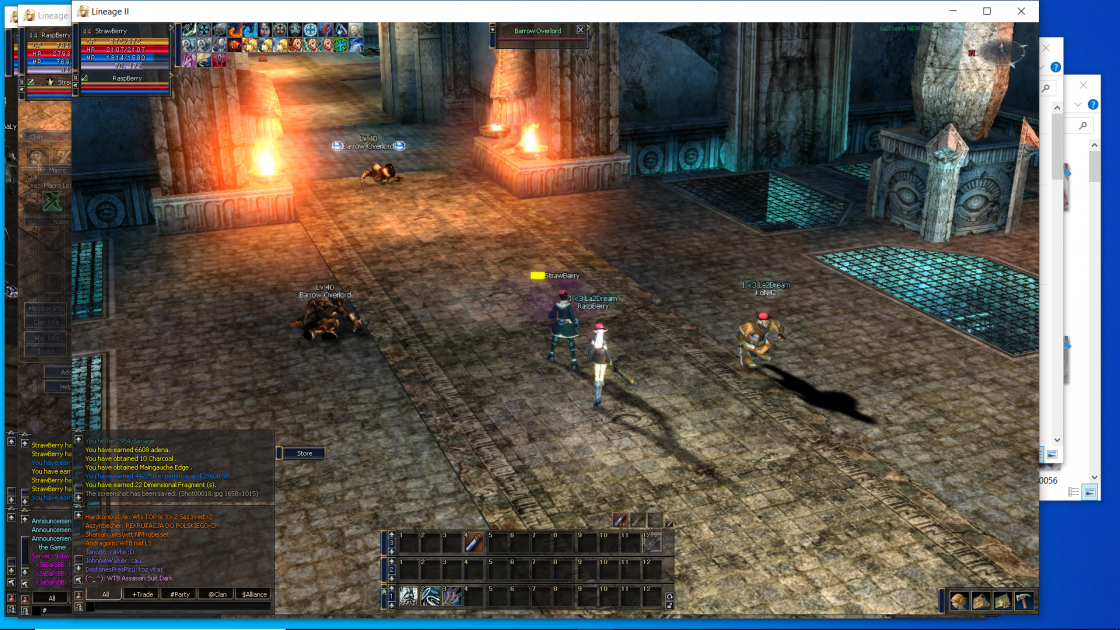
Task: Minimize the Lineage II window
Action: 951,11
